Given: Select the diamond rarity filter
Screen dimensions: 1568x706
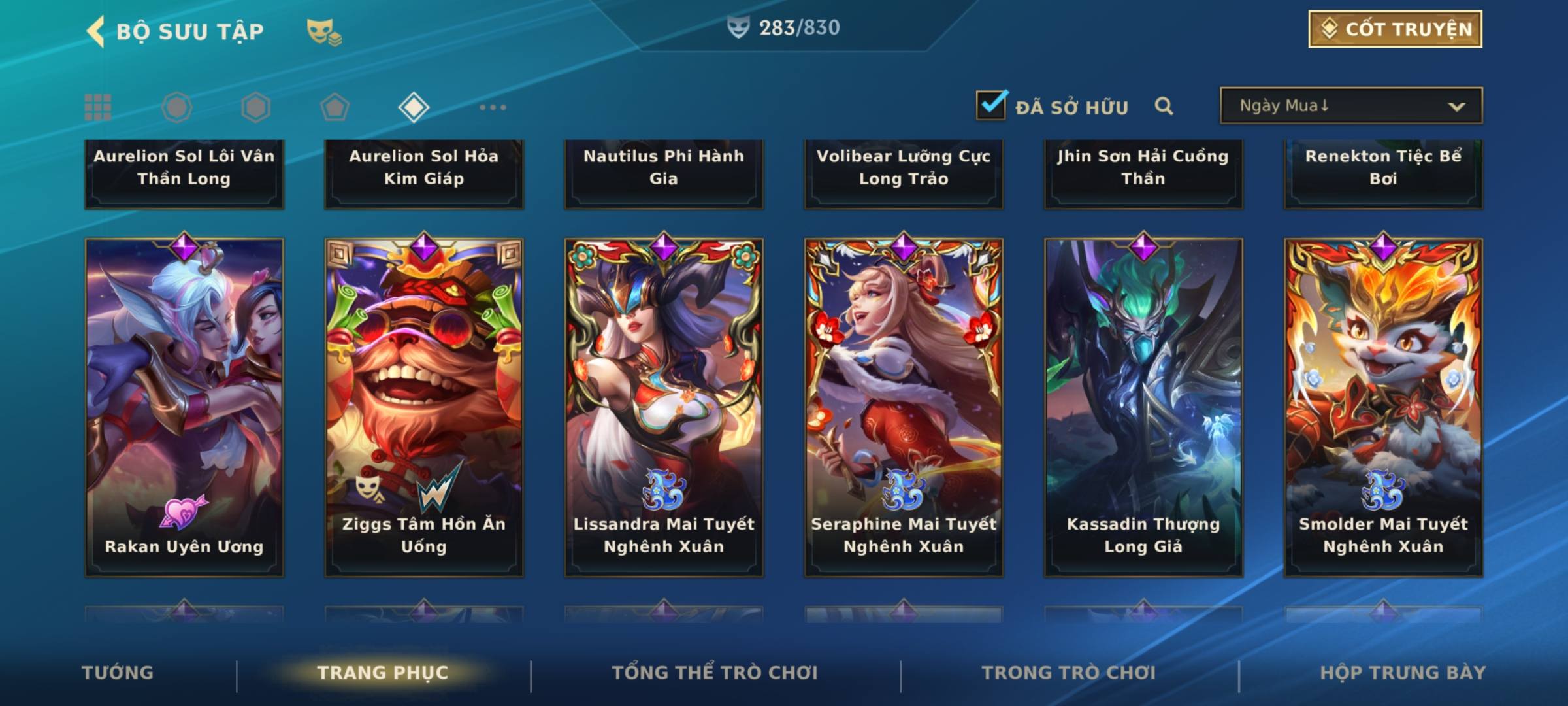Looking at the screenshot, I should 414,107.
